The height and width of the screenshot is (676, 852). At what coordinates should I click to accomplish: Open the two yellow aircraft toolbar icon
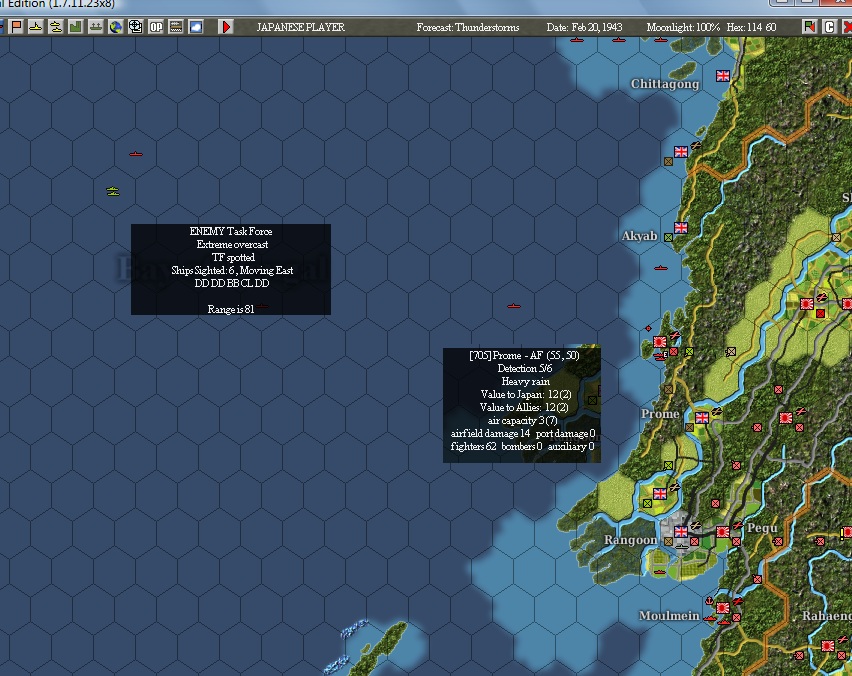tap(55, 27)
